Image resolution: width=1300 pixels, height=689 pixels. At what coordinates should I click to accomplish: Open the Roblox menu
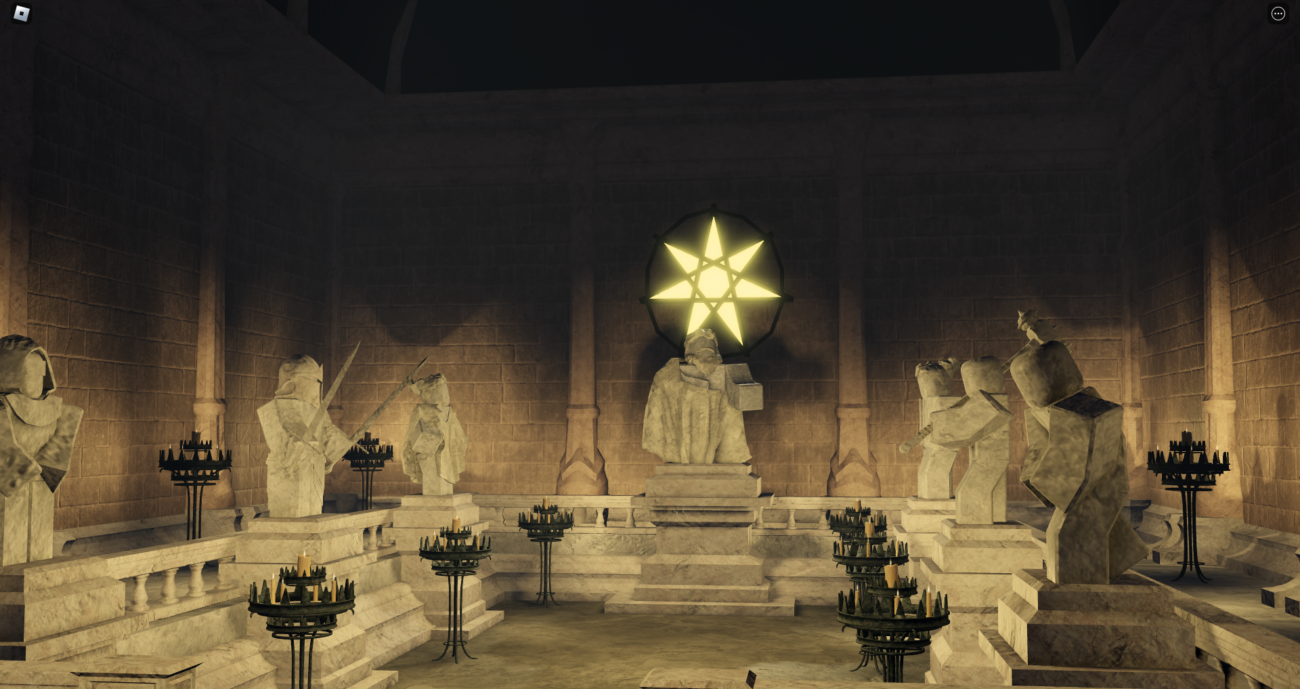[21, 13]
